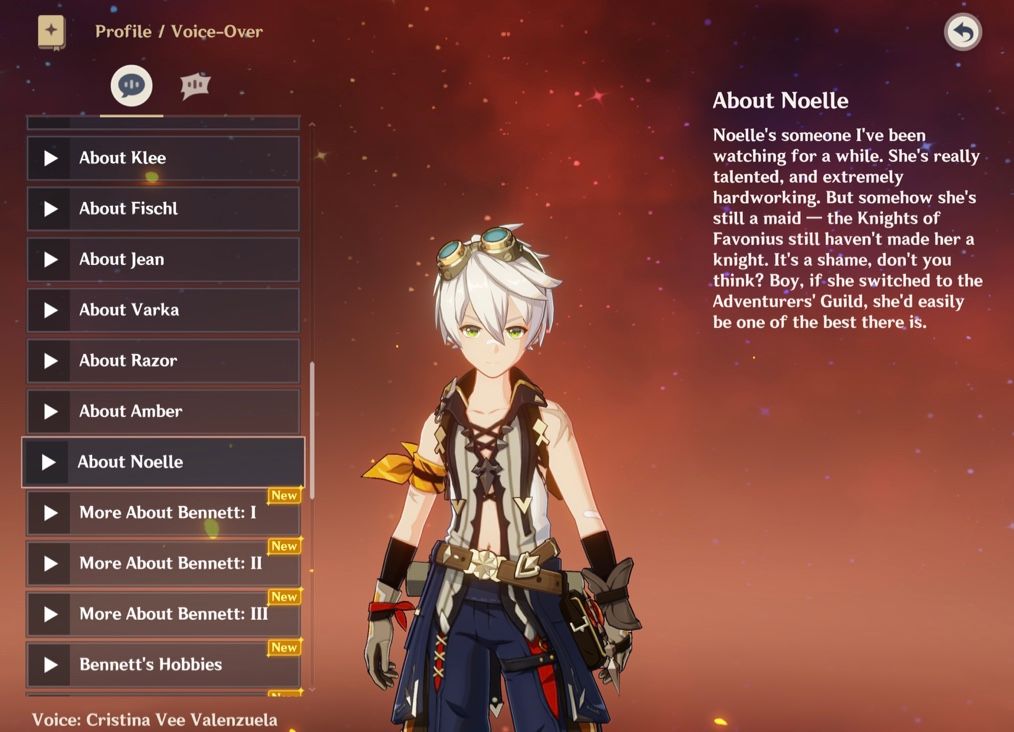The height and width of the screenshot is (732, 1014).
Task: Replay the highlighted About Noelle entry
Action: pos(163,462)
